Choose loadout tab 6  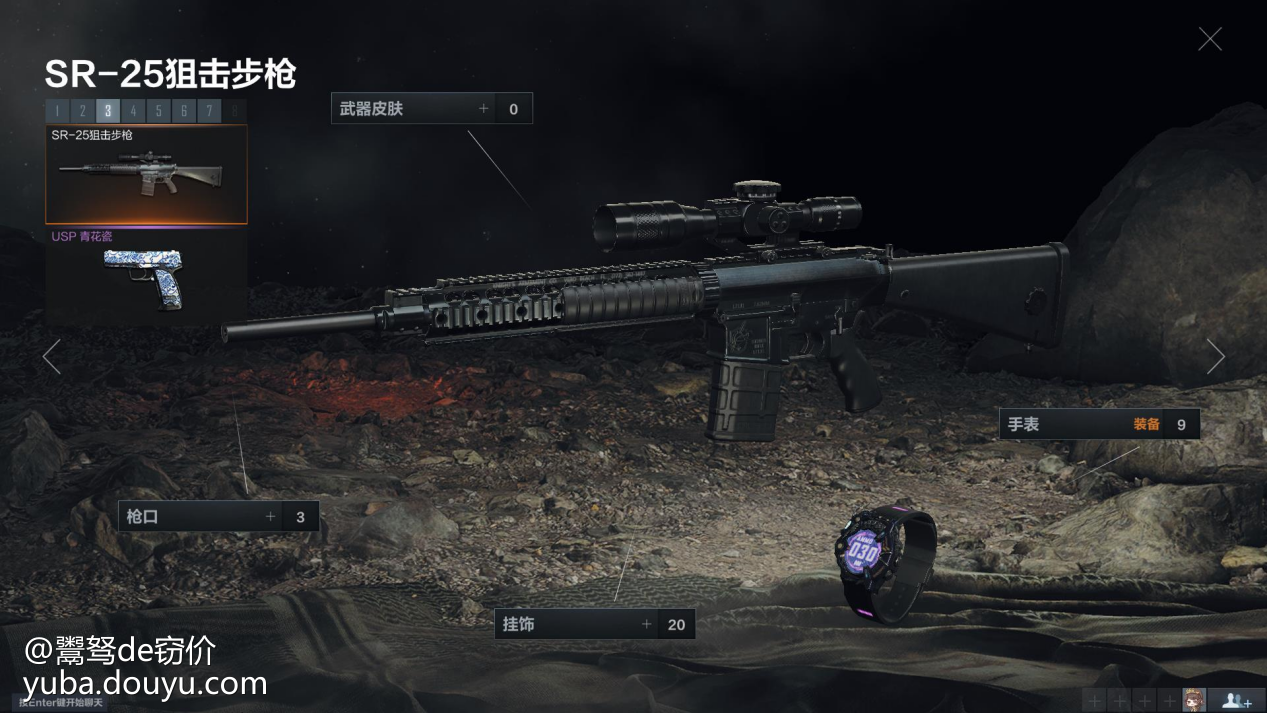(x=183, y=111)
